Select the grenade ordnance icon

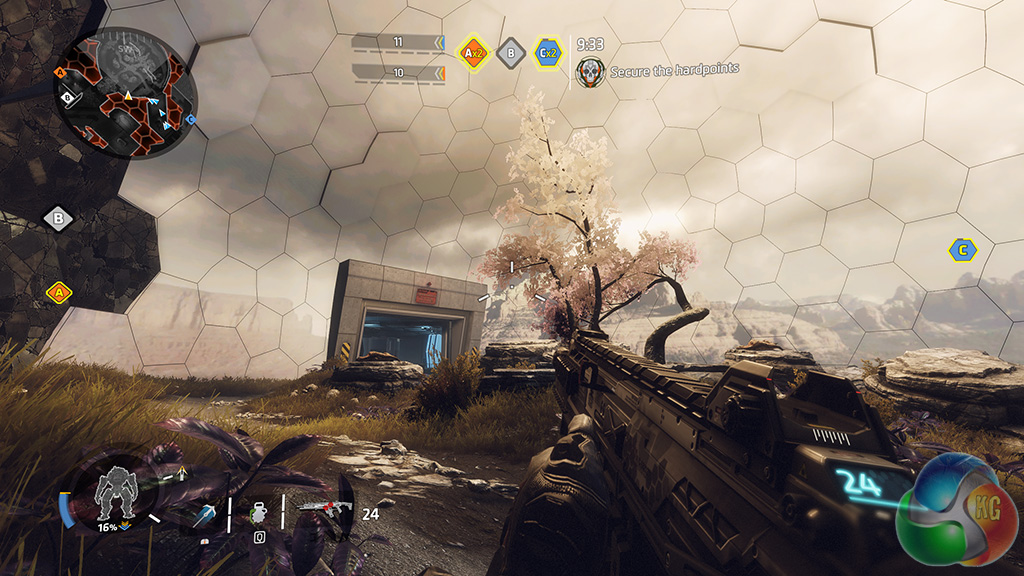(x=258, y=511)
